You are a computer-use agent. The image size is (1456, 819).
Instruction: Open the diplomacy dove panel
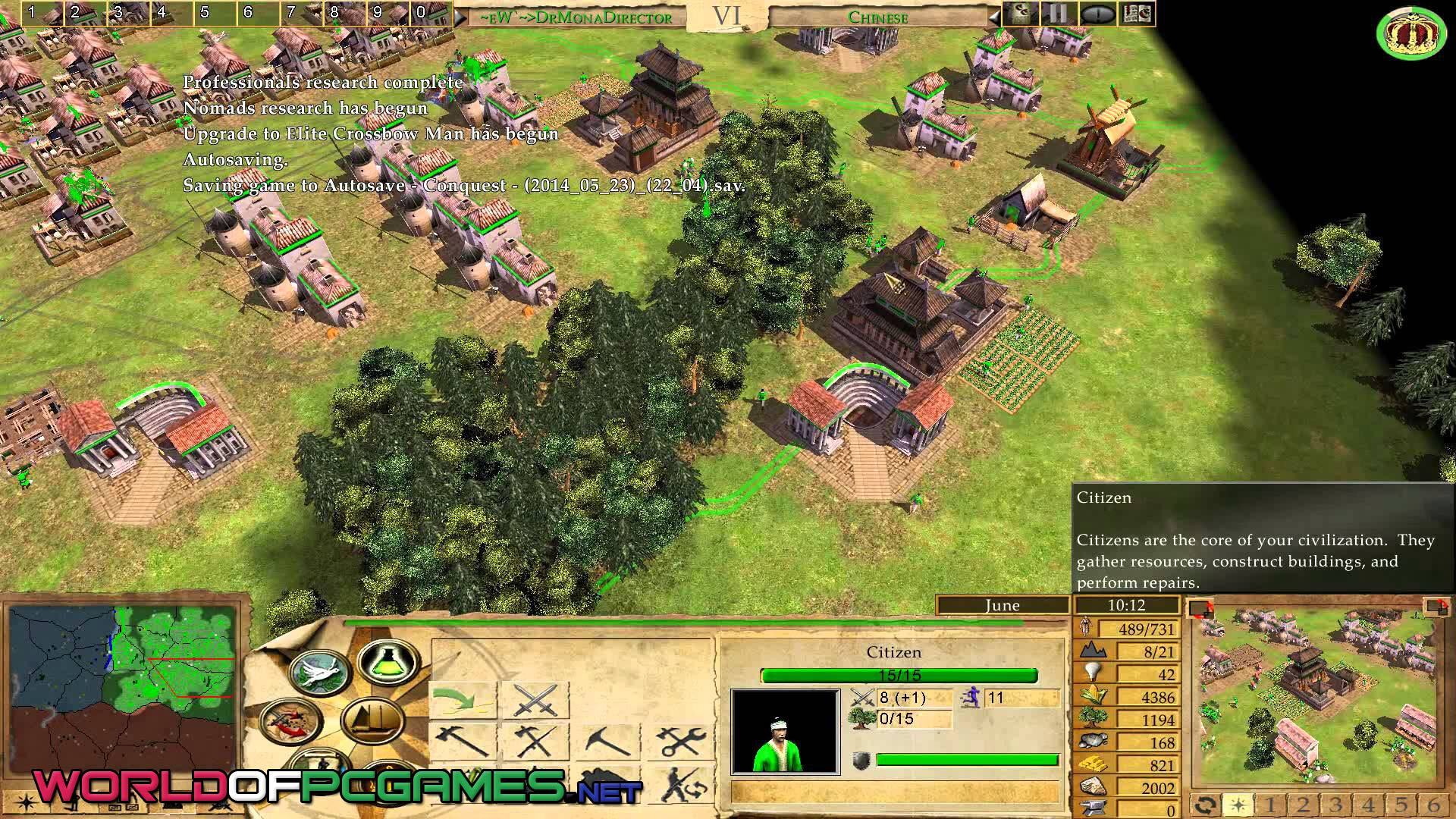[x=319, y=673]
